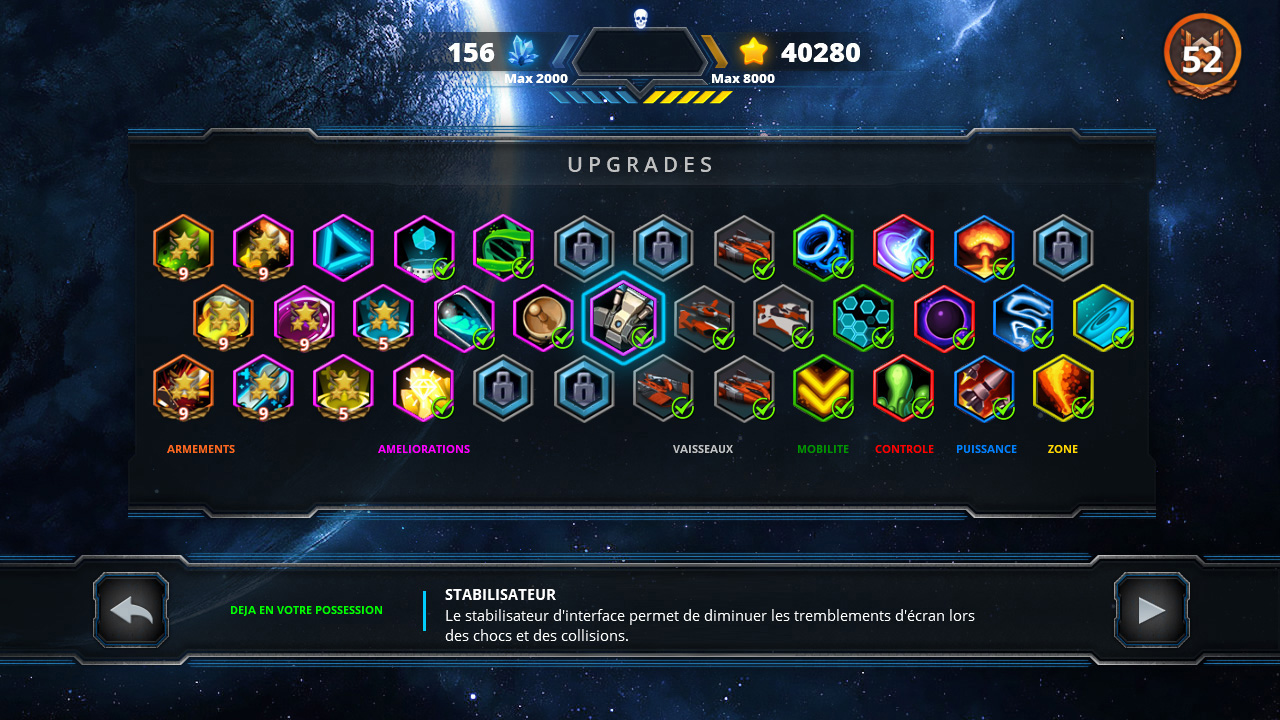Viewport: 1280px width, 720px height.
Task: Select the purple lightning vortex control upgrade
Action: pyautogui.click(x=903, y=248)
